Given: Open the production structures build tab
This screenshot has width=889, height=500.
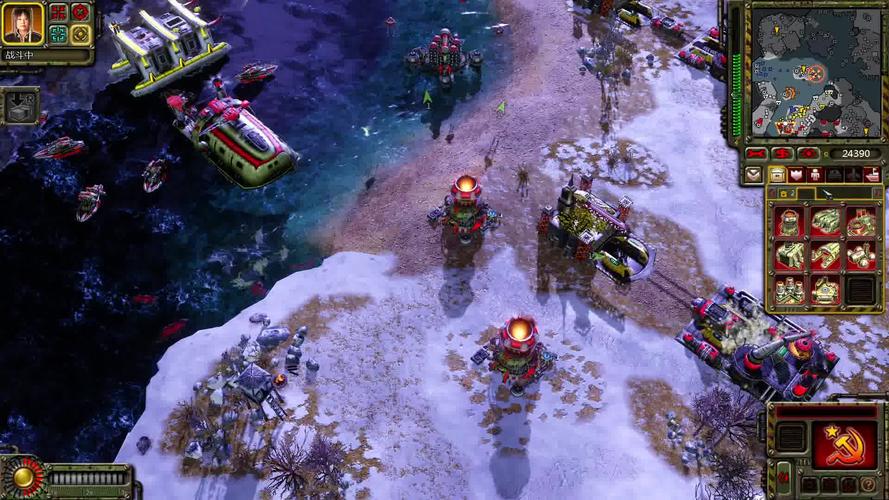Looking at the screenshot, I should (778, 175).
